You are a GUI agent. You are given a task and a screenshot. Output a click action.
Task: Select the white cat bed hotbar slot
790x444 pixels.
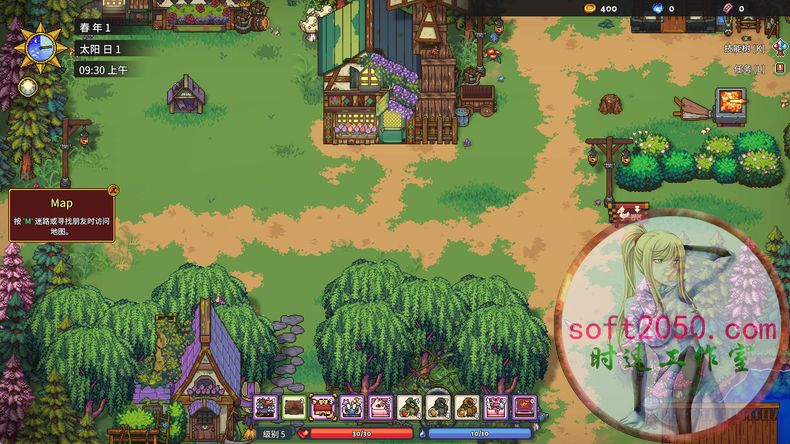pyautogui.click(x=380, y=407)
